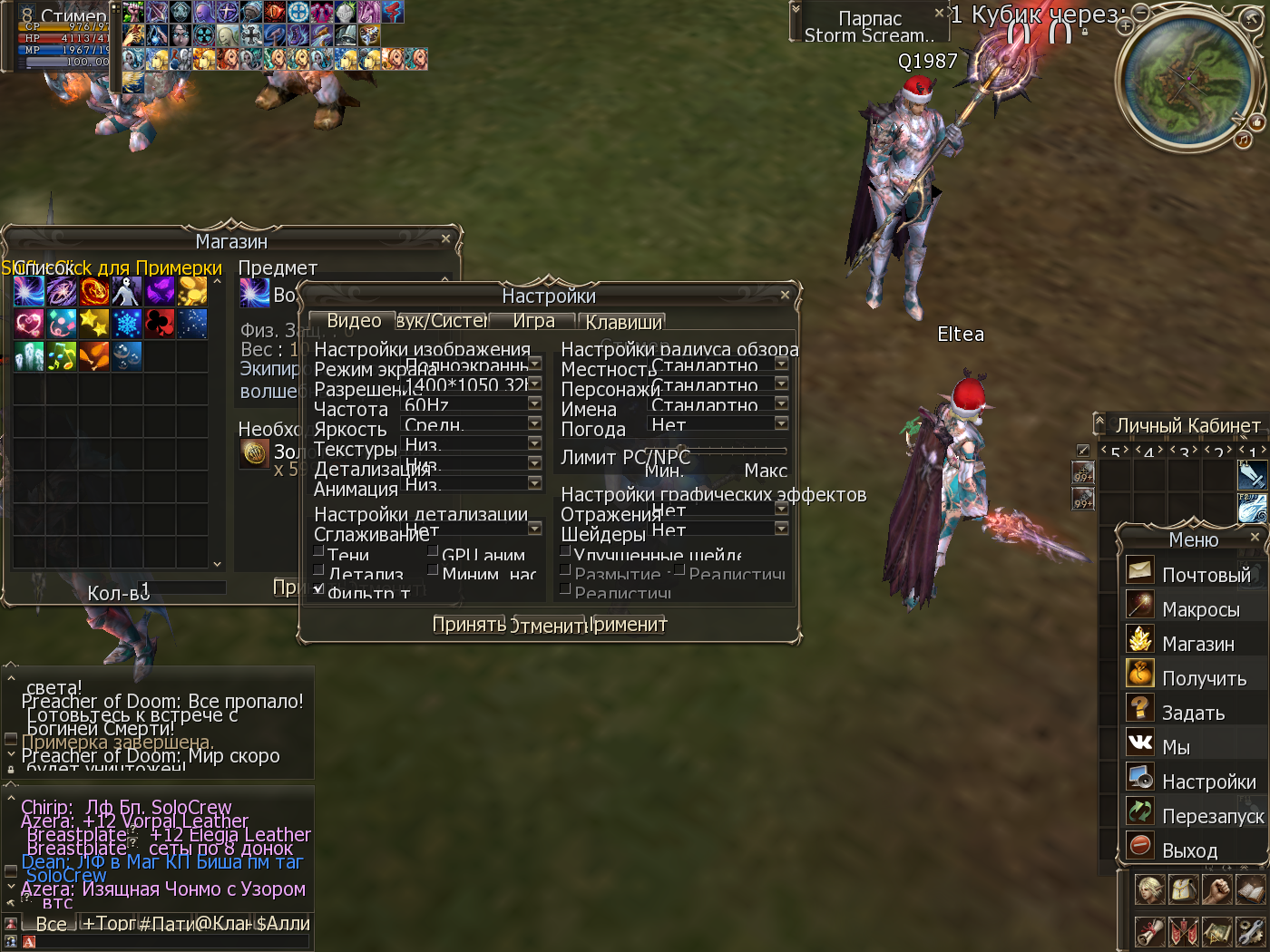Open Задать question-mark icon in Меню
The height and width of the screenshot is (952, 1270).
1139,708
